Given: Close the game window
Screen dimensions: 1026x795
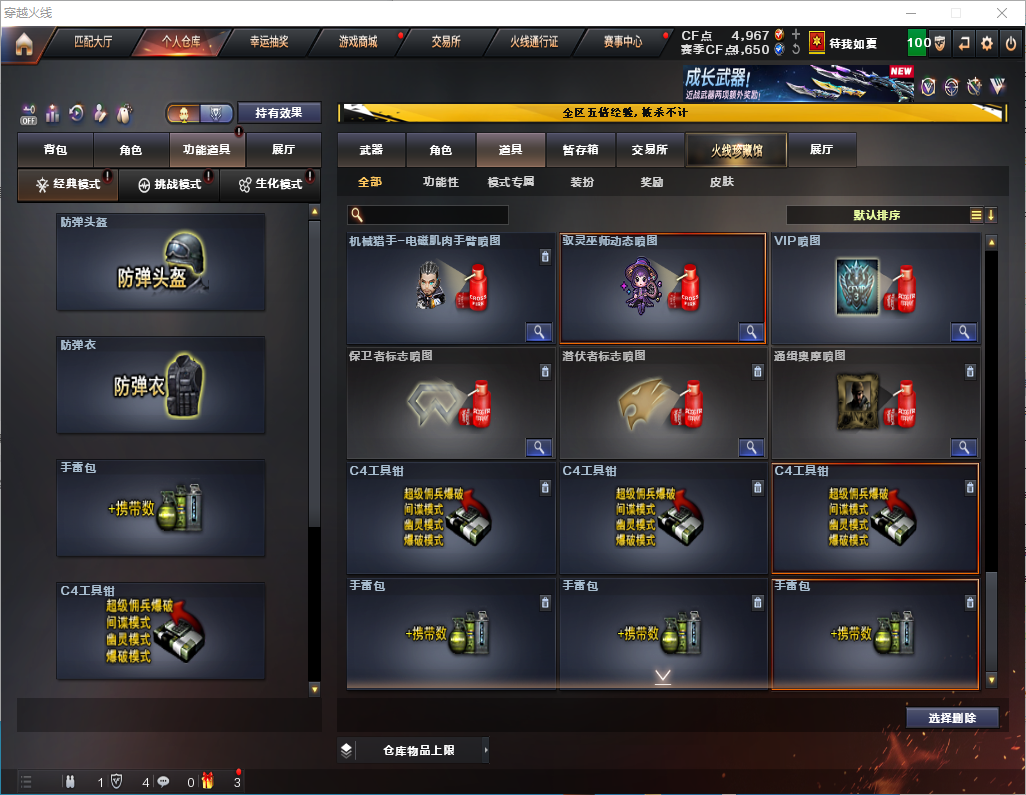Looking at the screenshot, I should [1001, 13].
